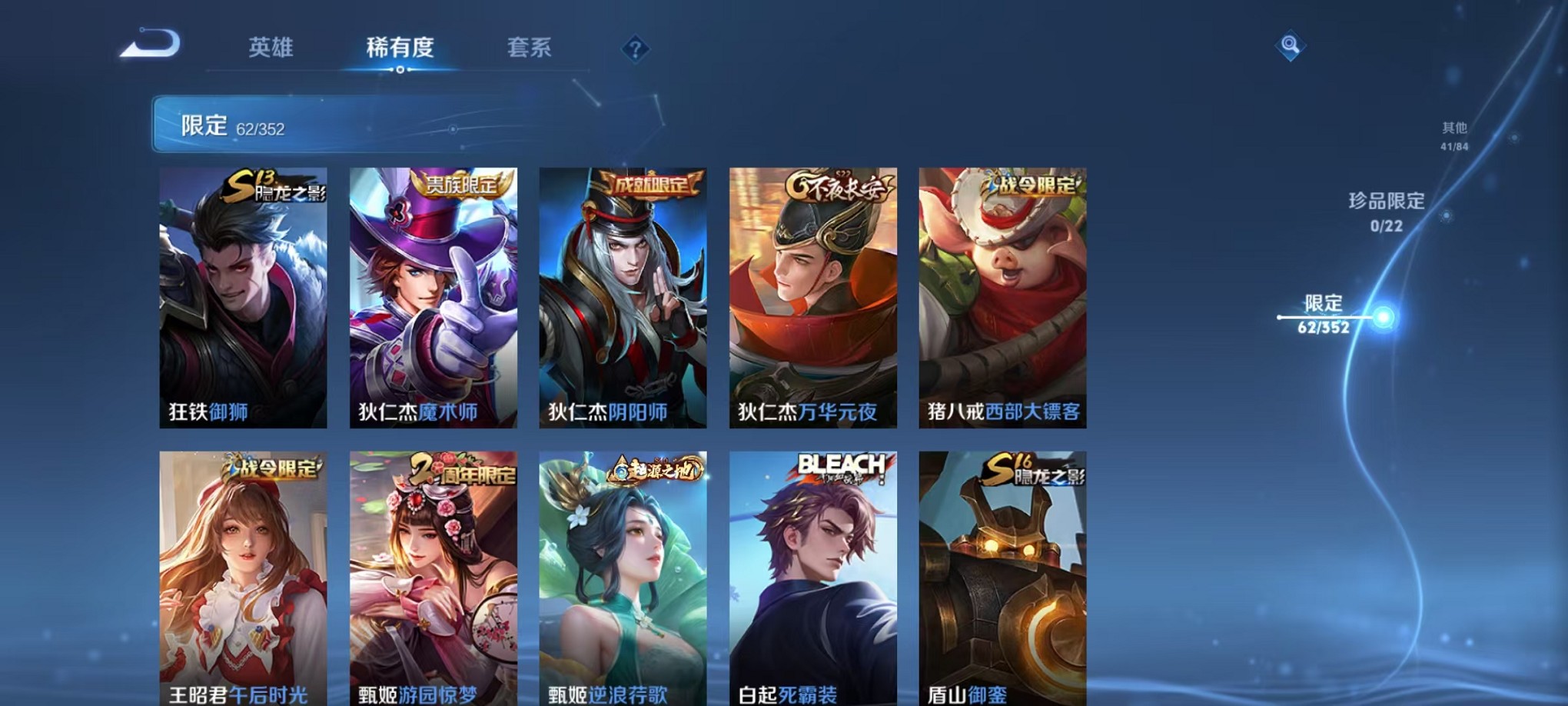Screen dimensions: 1568x706
Task: Click the dot indicator under 稀有度 tab
Action: tap(399, 70)
